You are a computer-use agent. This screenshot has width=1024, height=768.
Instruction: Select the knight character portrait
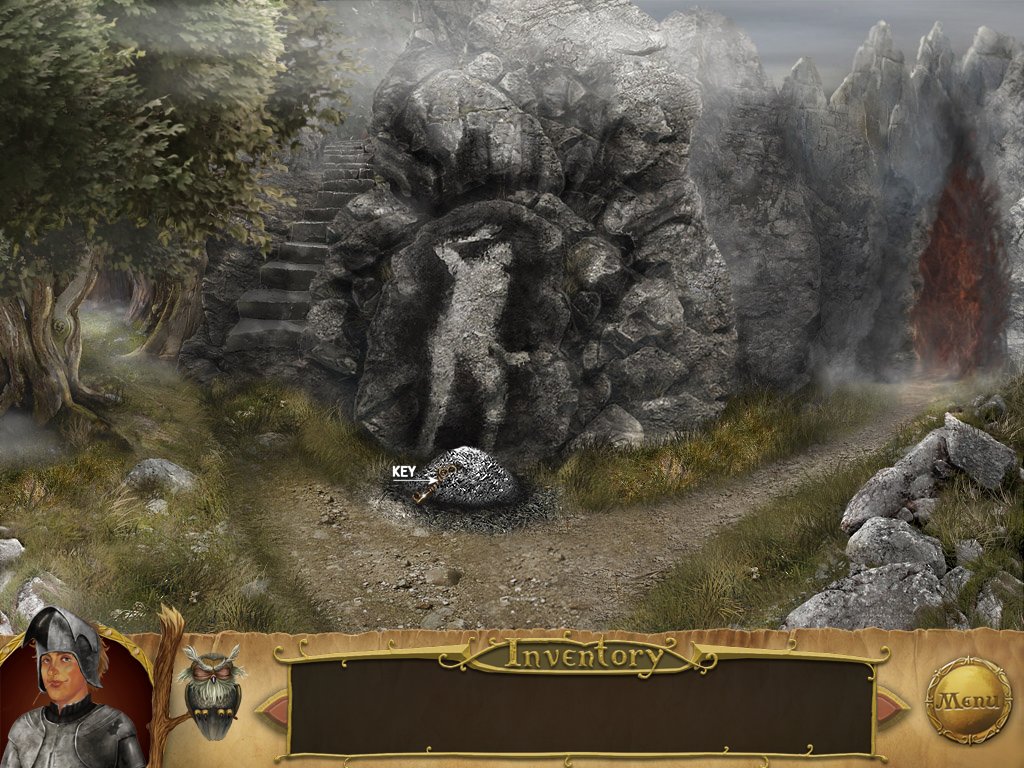70,695
